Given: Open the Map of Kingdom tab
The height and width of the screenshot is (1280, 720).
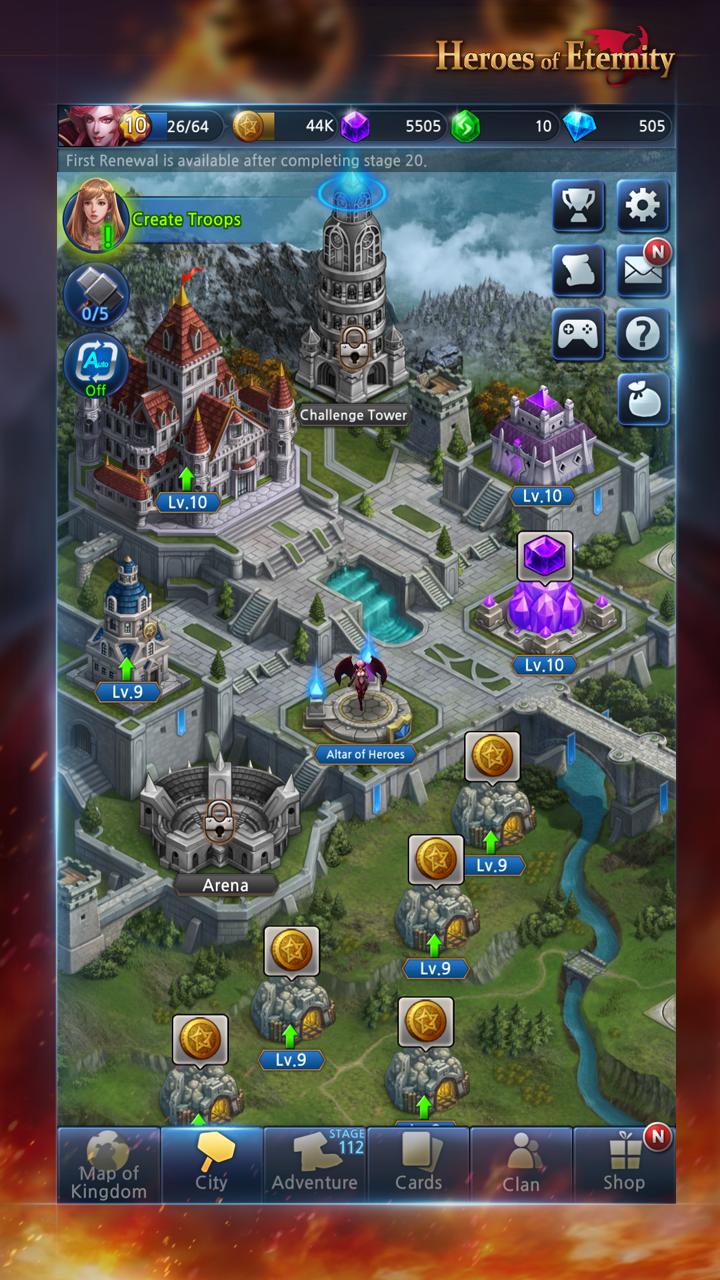Looking at the screenshot, I should (x=108, y=1165).
